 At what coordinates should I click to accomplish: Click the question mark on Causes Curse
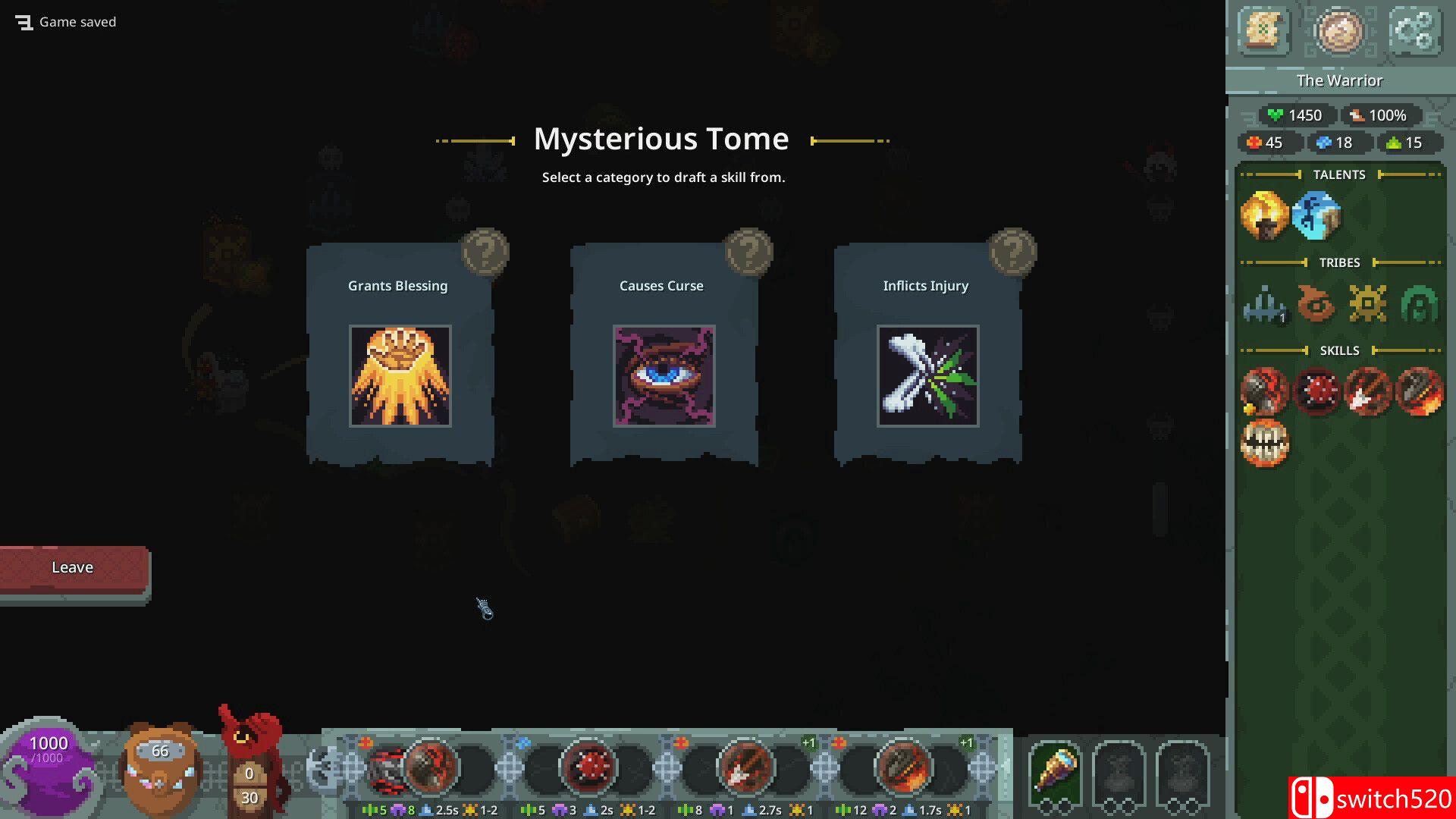[748, 251]
